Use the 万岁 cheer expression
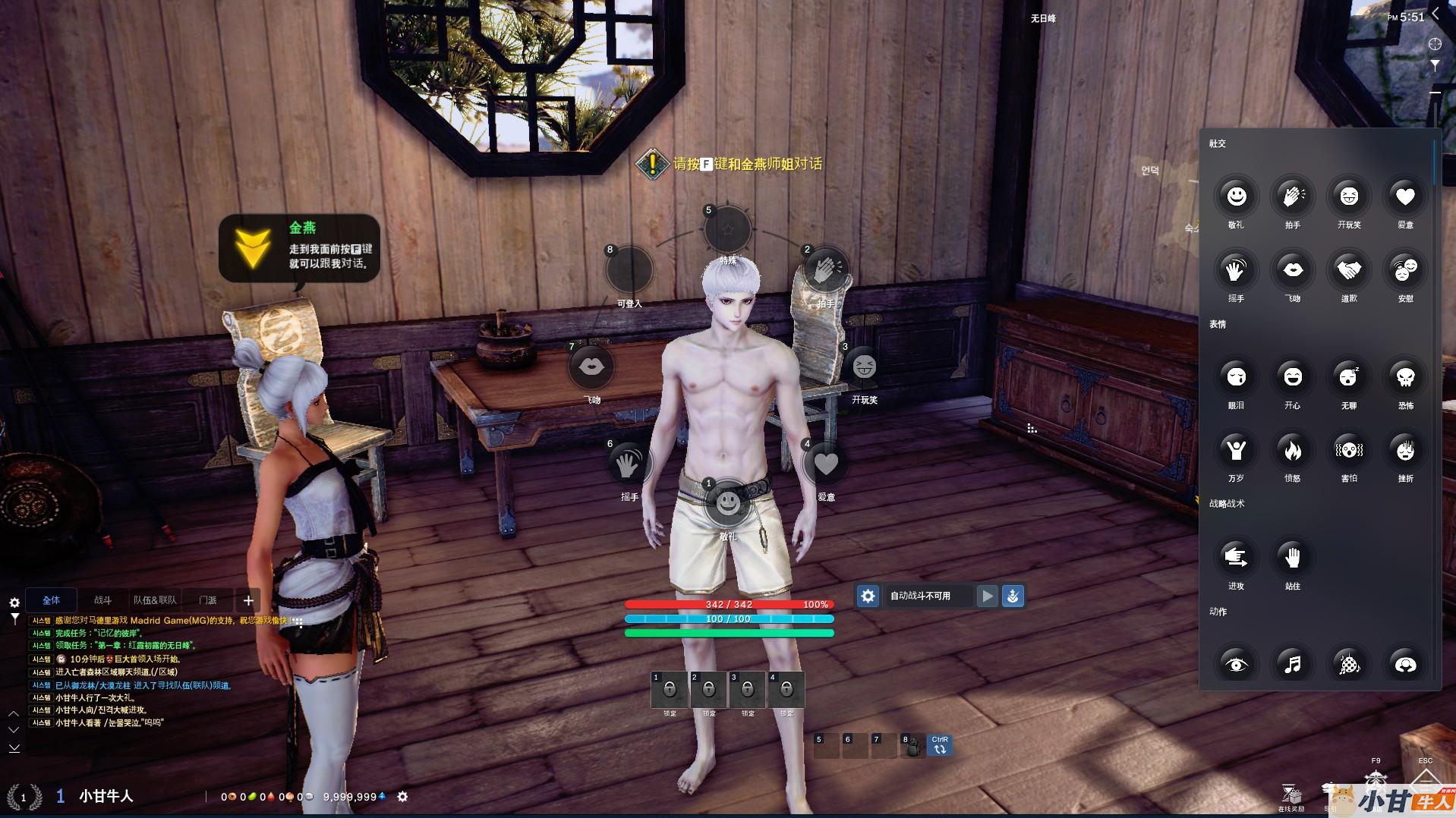 pyautogui.click(x=1236, y=450)
